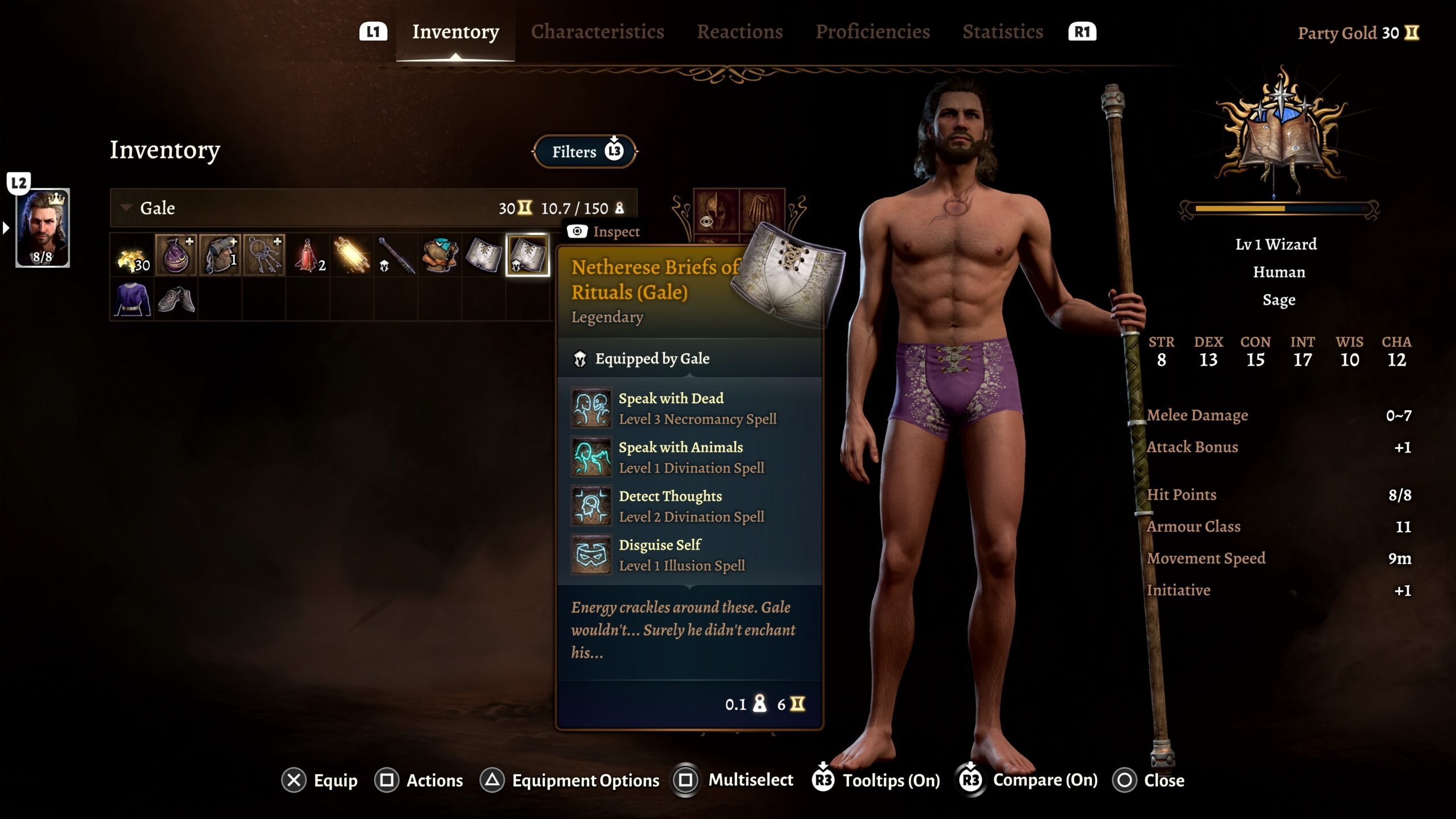Screen dimensions: 1456x819
Task: Select the Inventory tab
Action: pos(456,32)
